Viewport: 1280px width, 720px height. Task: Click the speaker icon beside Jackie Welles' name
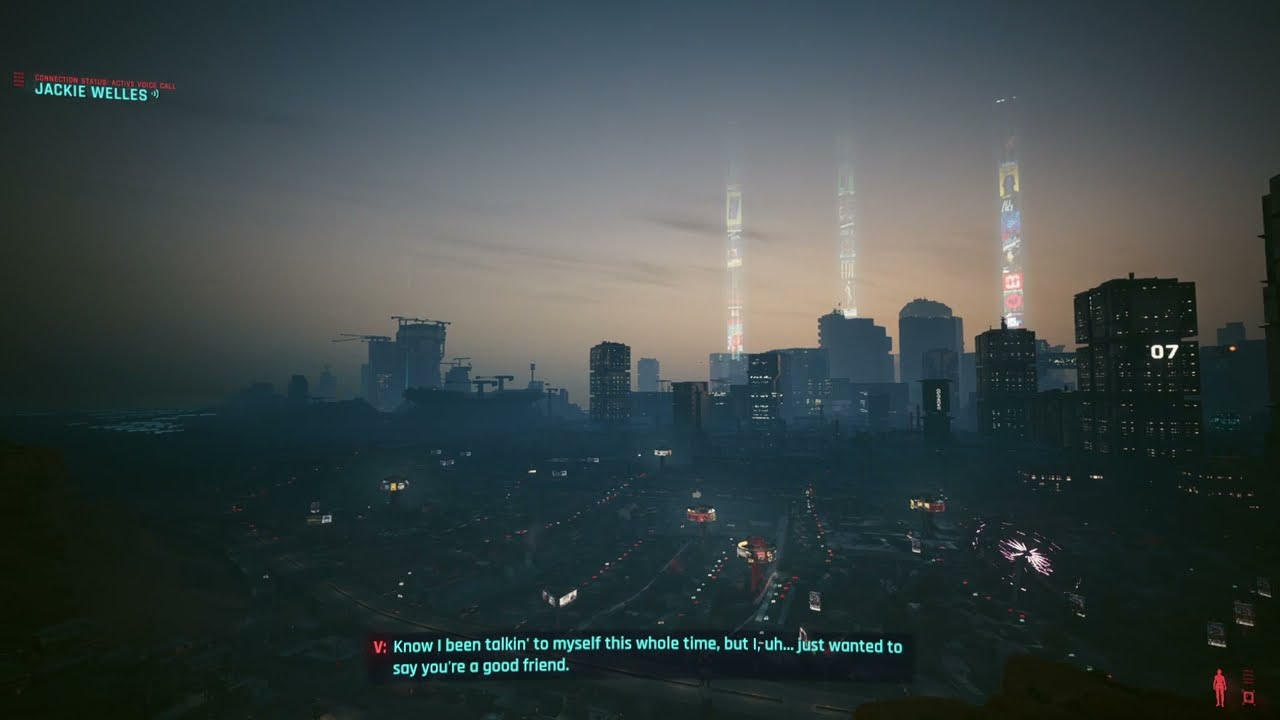pyautogui.click(x=156, y=93)
